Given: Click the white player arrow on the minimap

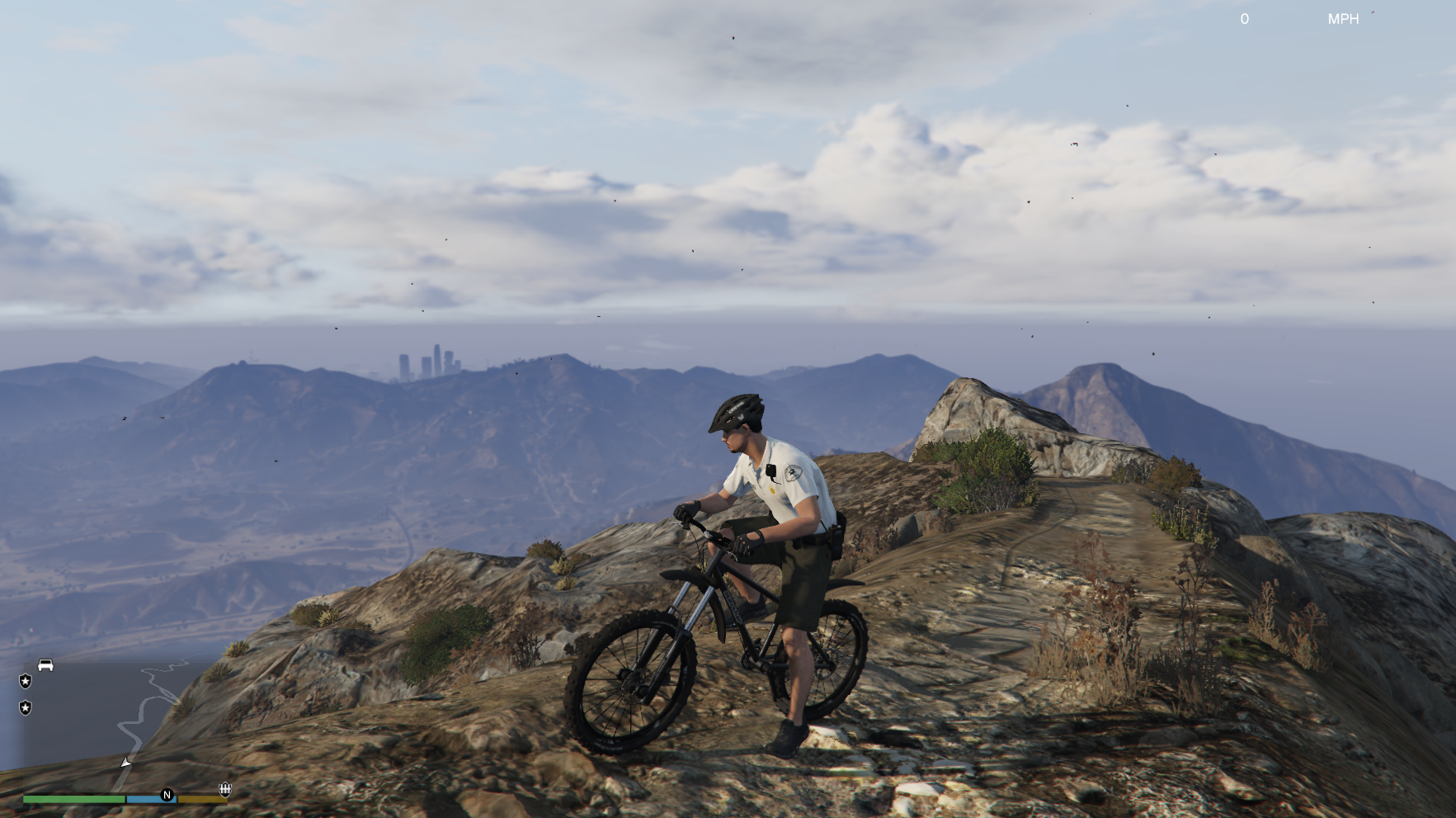Looking at the screenshot, I should tap(125, 763).
